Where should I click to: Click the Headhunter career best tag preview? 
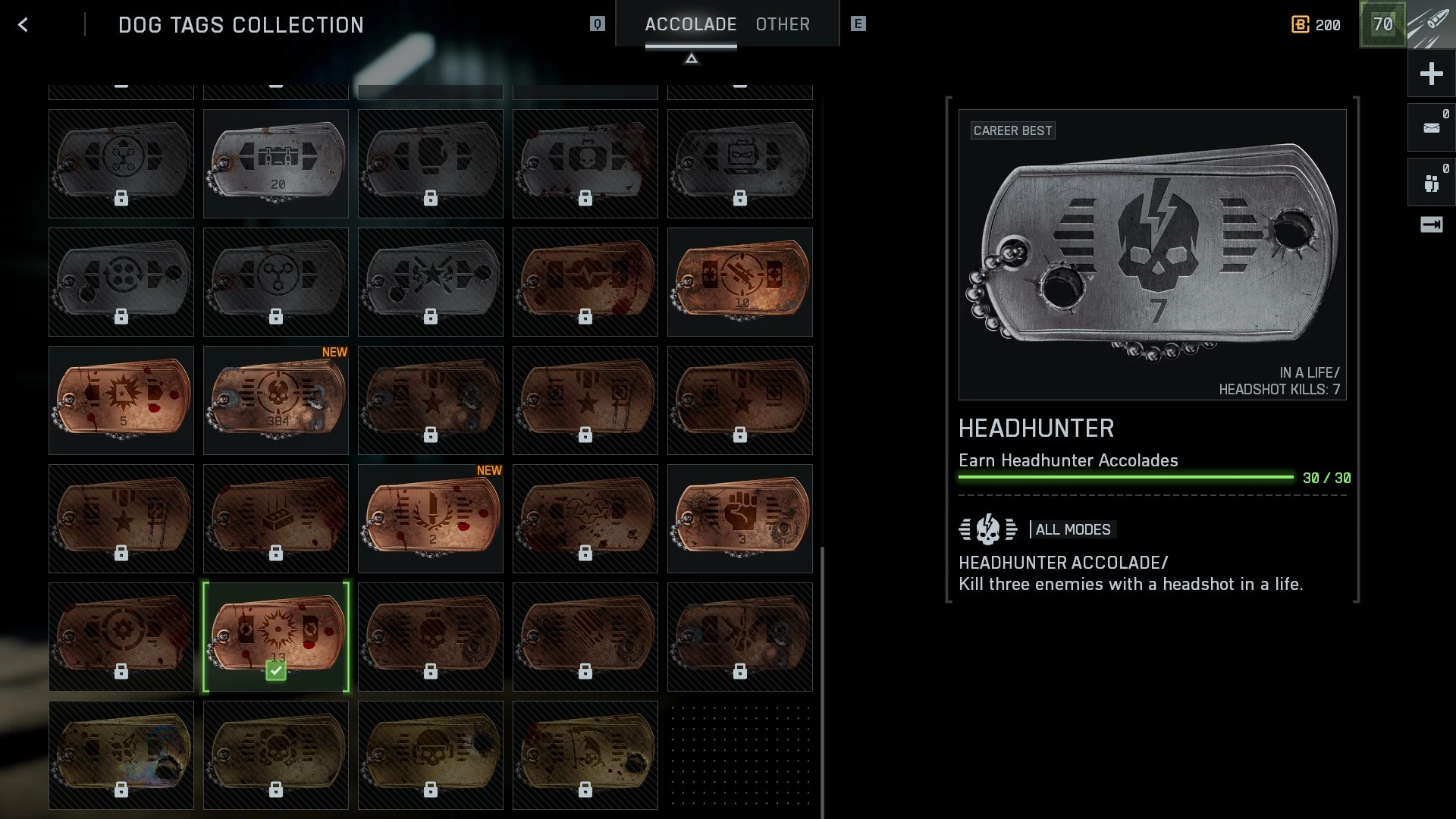(1152, 254)
